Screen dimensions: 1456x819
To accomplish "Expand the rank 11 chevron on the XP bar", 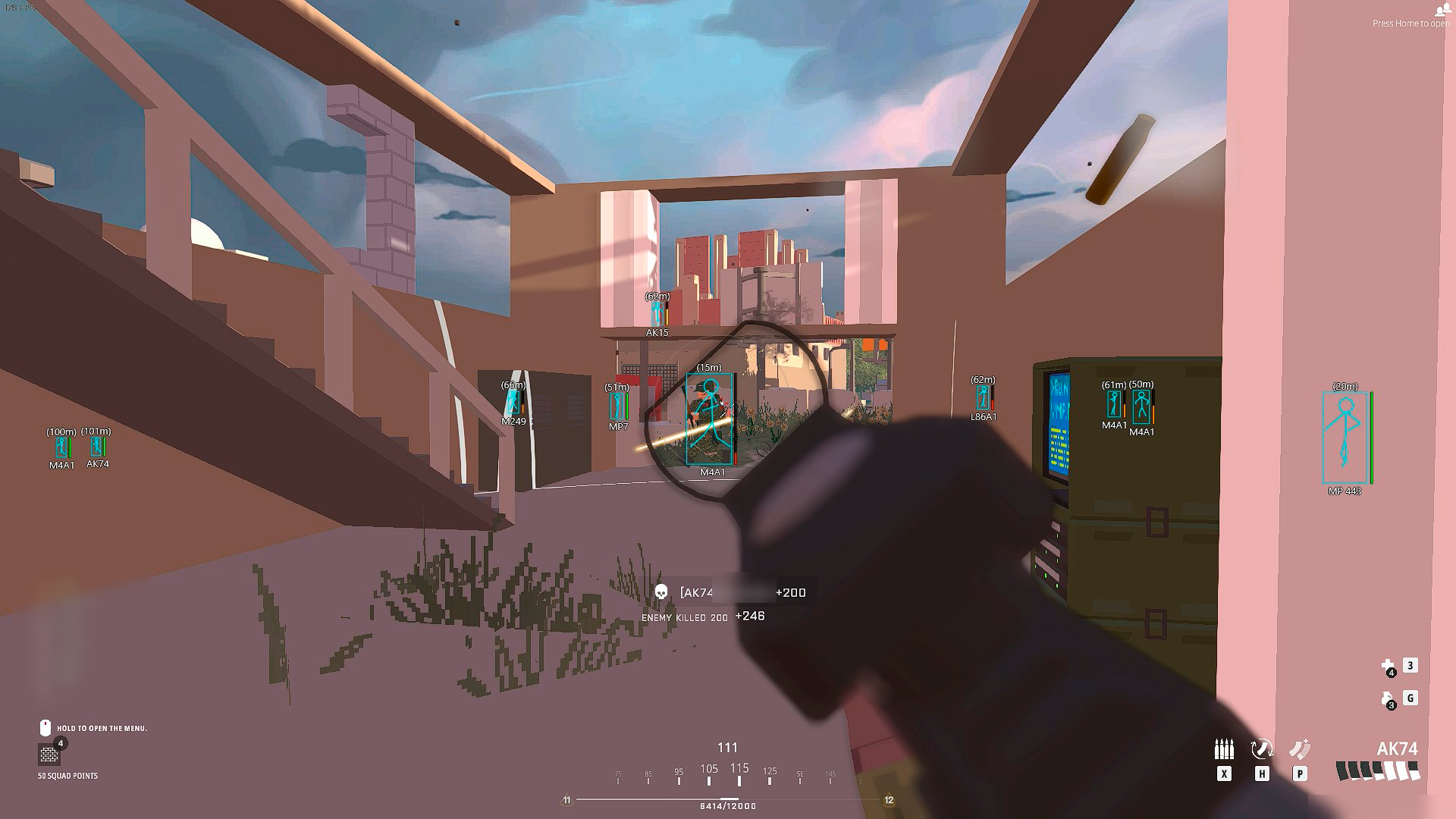I will (566, 799).
